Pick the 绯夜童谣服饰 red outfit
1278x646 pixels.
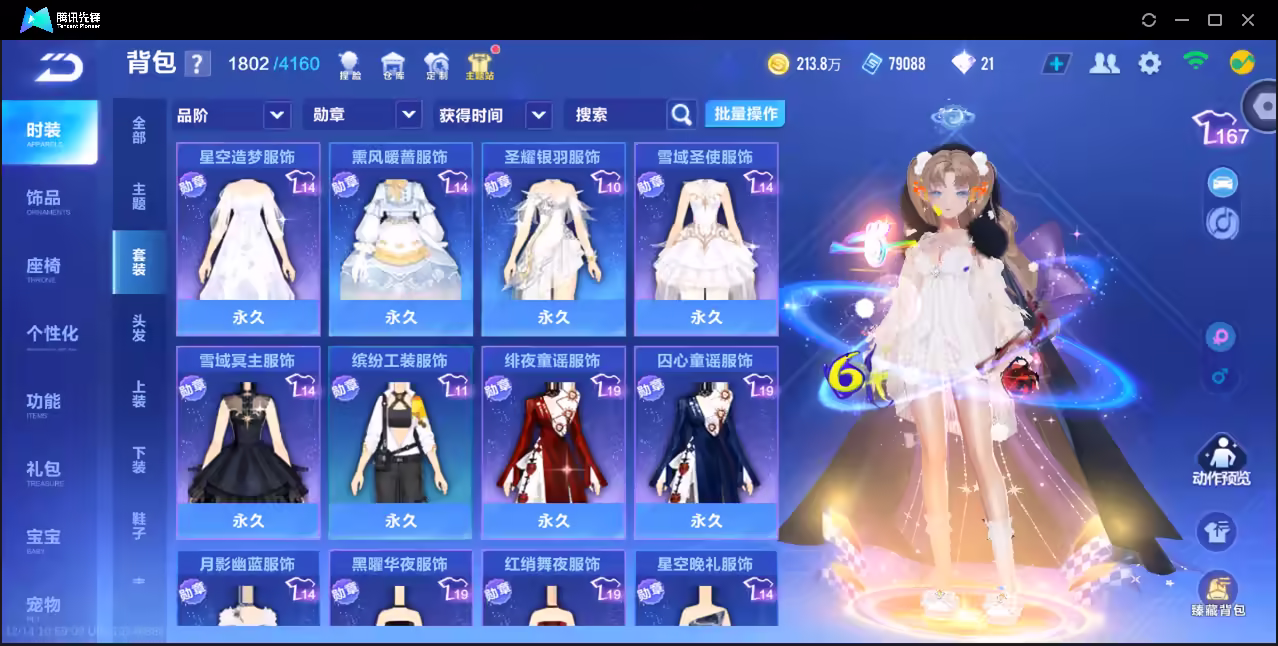(553, 442)
